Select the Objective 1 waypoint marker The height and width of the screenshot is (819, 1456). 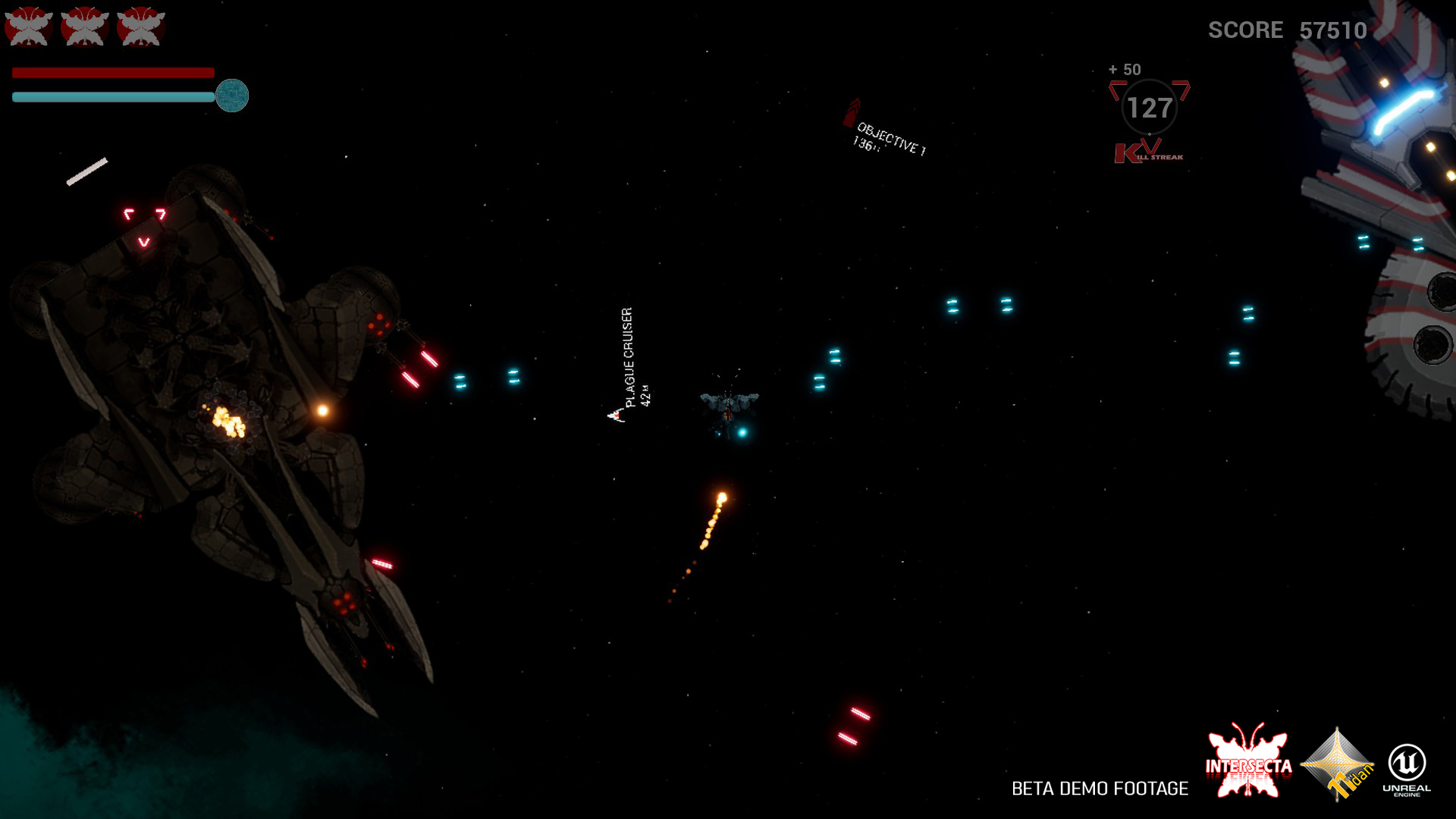[852, 113]
